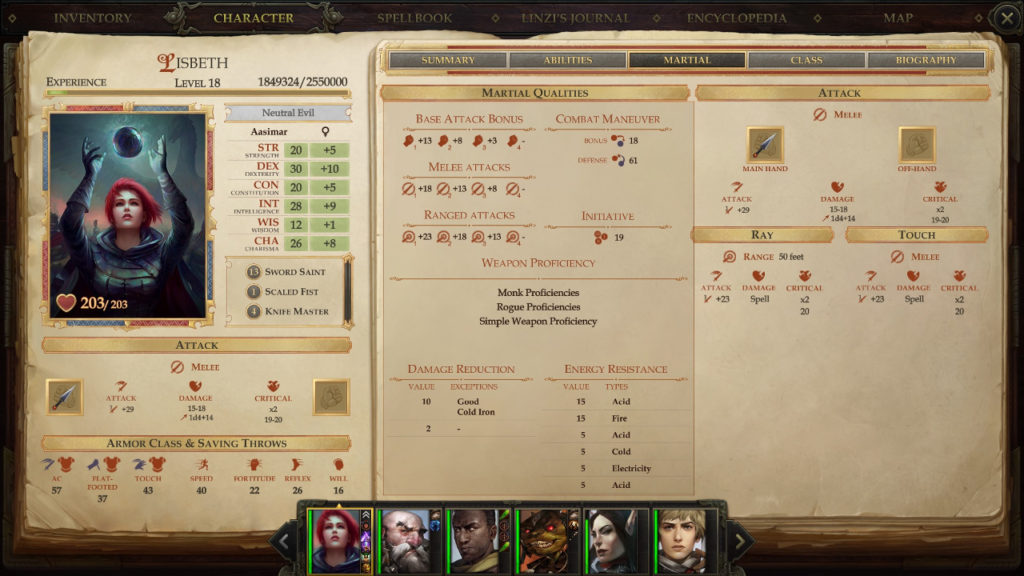Switch to the Abilities tab
The image size is (1024, 576).
(567, 60)
